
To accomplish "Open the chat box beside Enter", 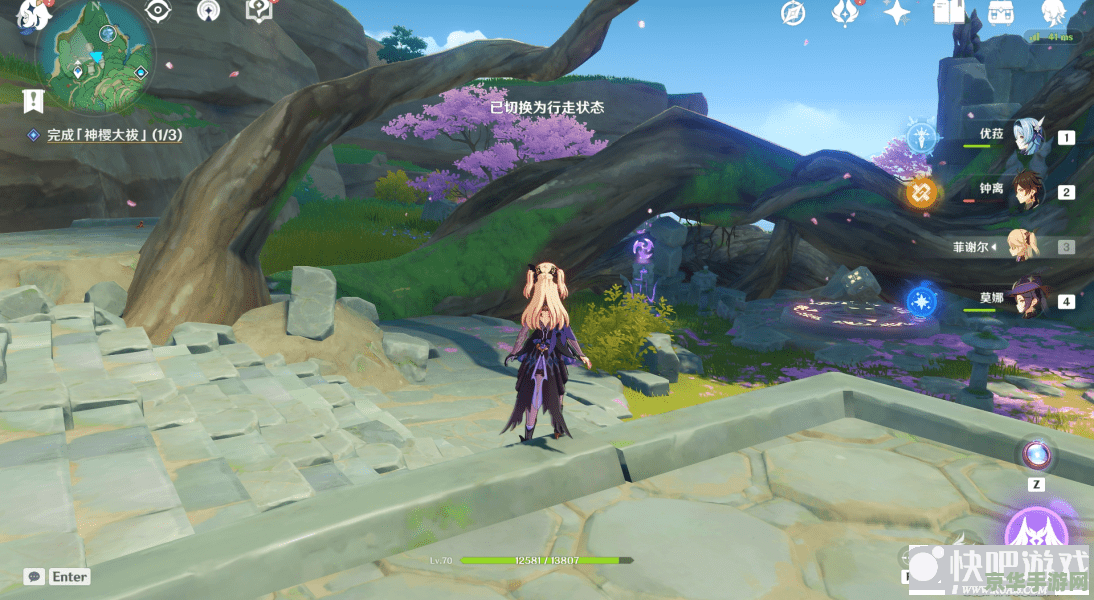I will [x=35, y=577].
